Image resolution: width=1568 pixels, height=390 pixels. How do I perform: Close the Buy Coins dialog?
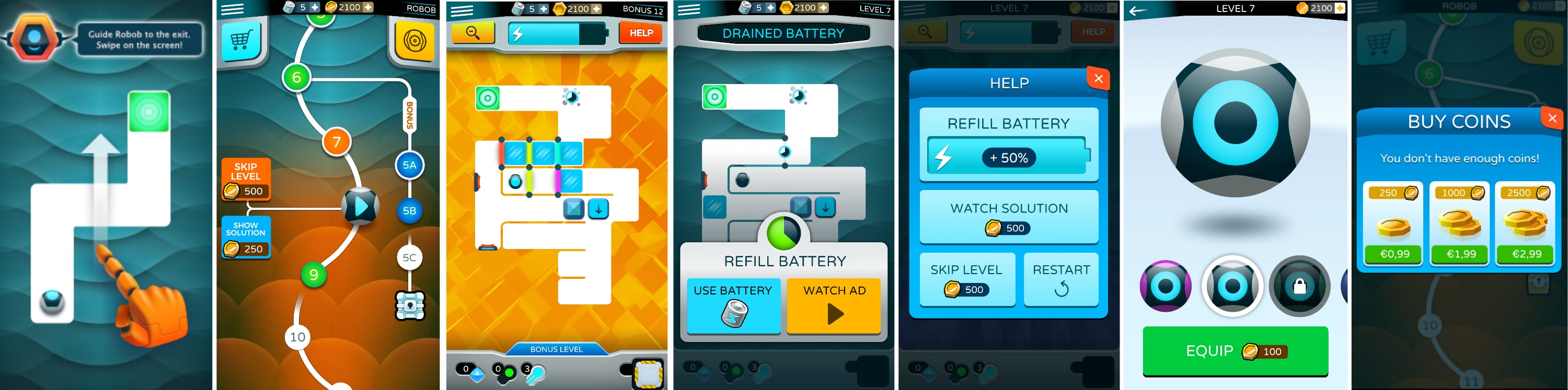[x=1552, y=118]
